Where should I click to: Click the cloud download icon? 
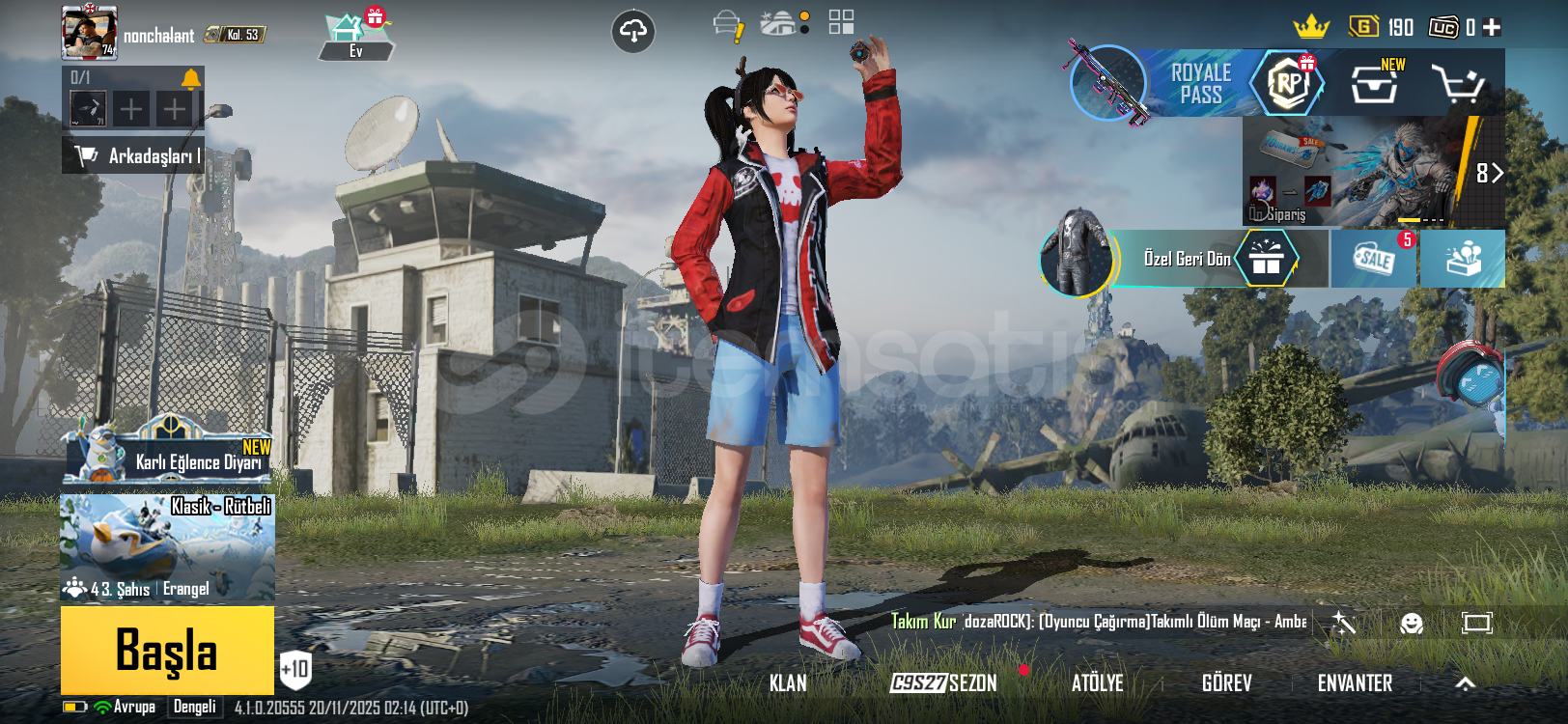[x=633, y=32]
